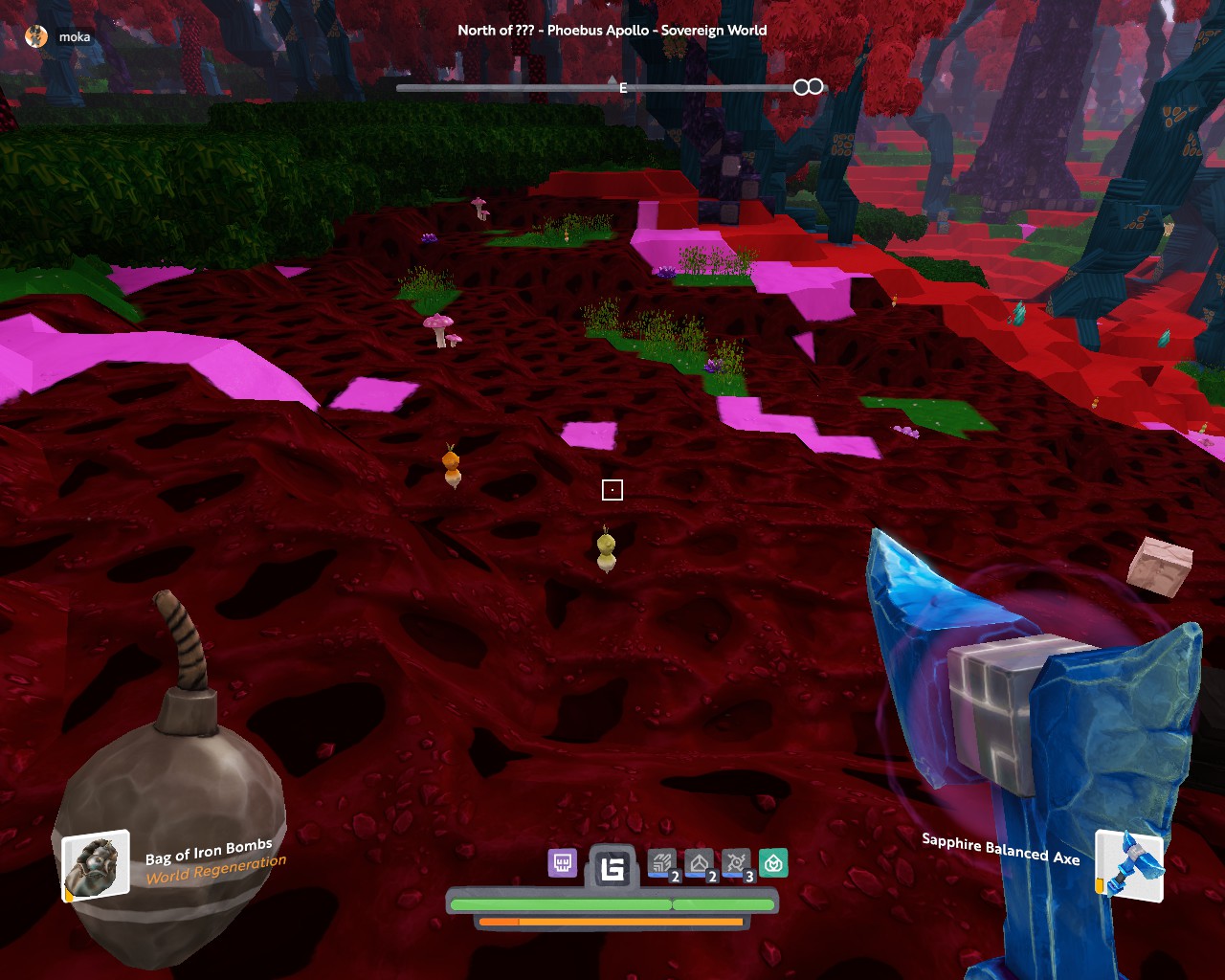Click the compass bar's East marker

[623, 88]
